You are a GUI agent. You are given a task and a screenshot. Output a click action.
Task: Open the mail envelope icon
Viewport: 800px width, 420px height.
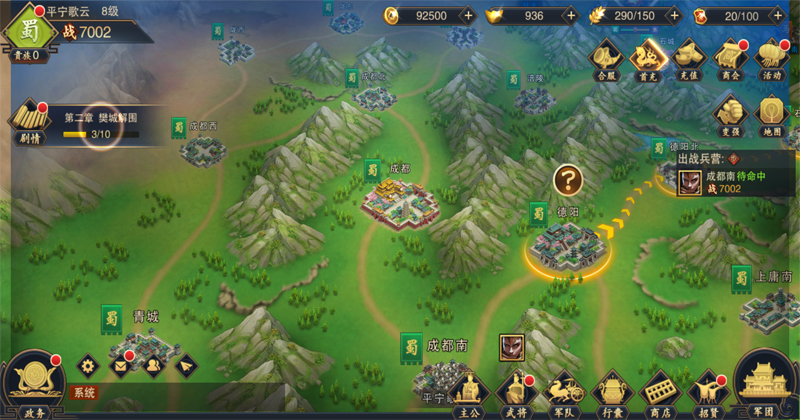click(120, 365)
